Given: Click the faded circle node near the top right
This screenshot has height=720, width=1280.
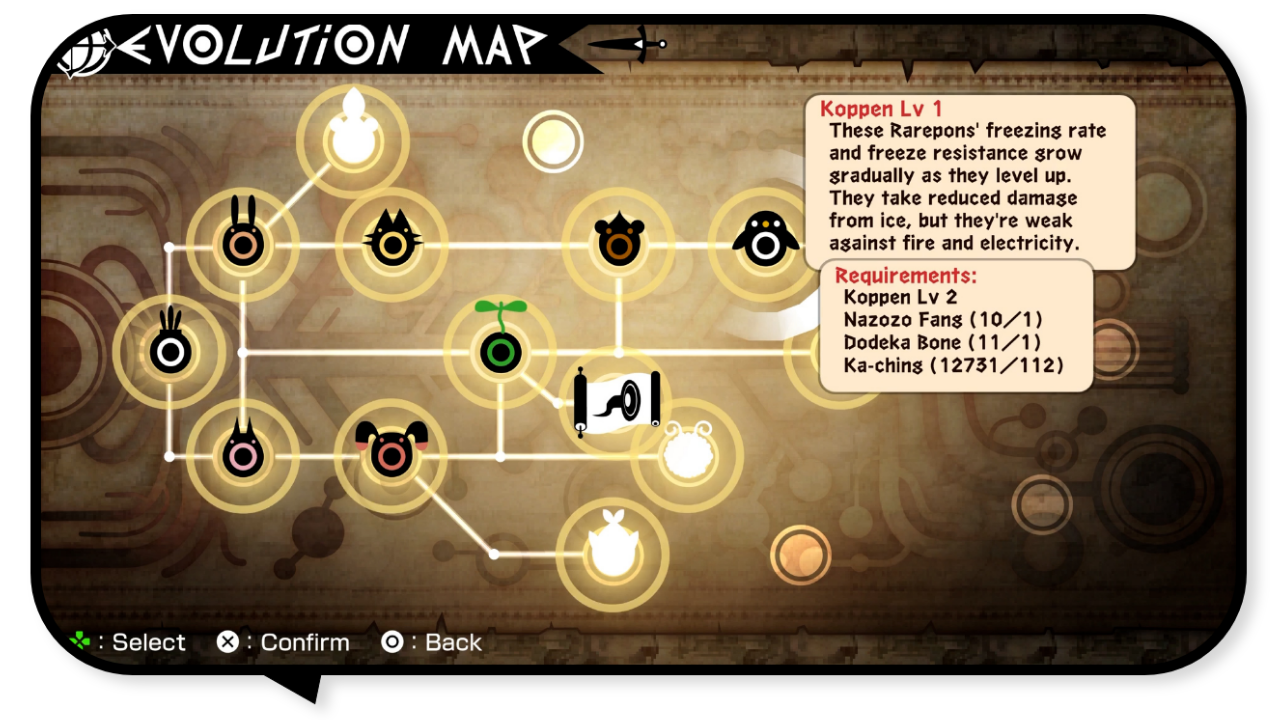Looking at the screenshot, I should point(552,142).
